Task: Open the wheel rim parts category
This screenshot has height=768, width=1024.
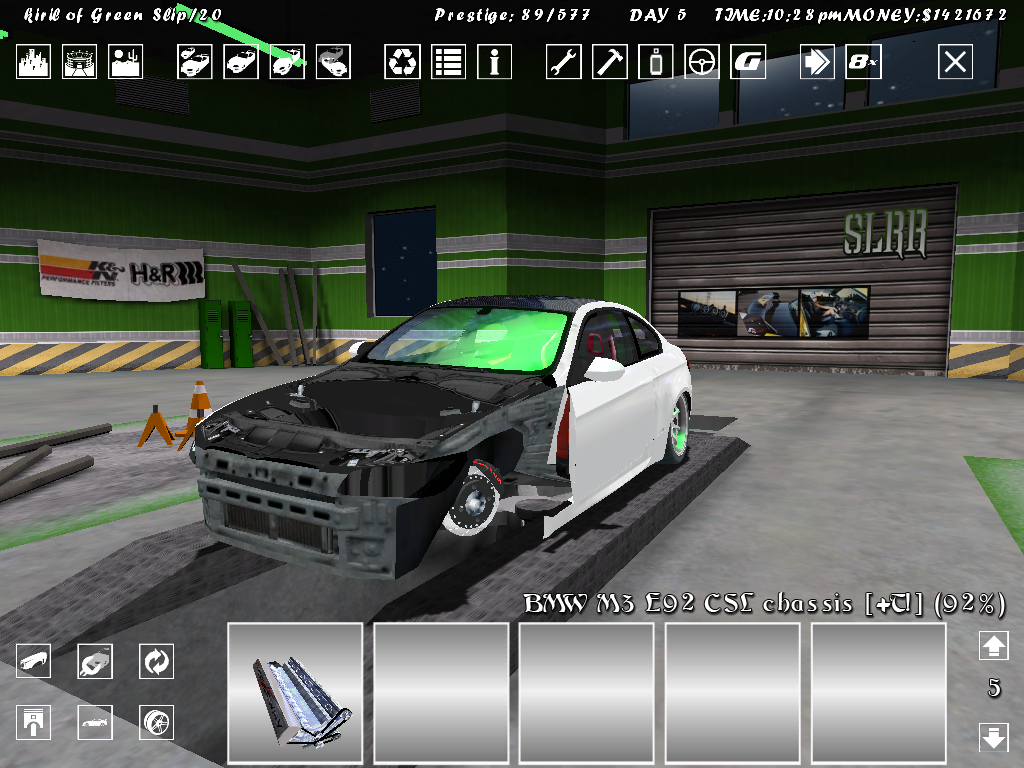Action: tap(157, 721)
